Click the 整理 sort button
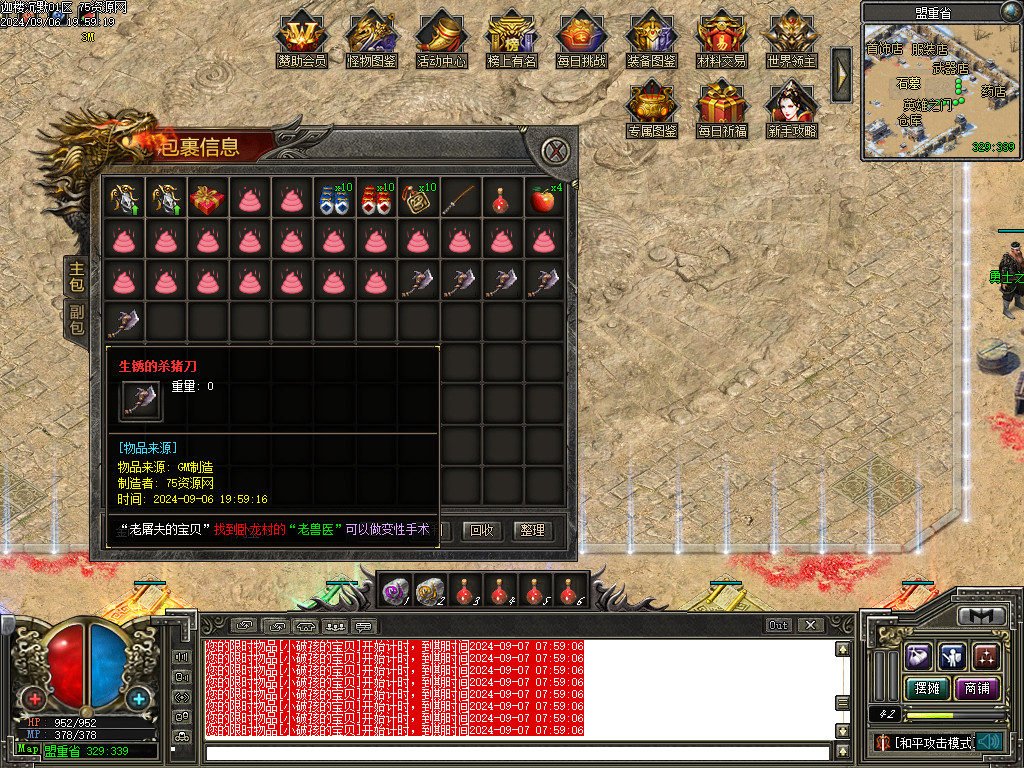 [x=533, y=530]
